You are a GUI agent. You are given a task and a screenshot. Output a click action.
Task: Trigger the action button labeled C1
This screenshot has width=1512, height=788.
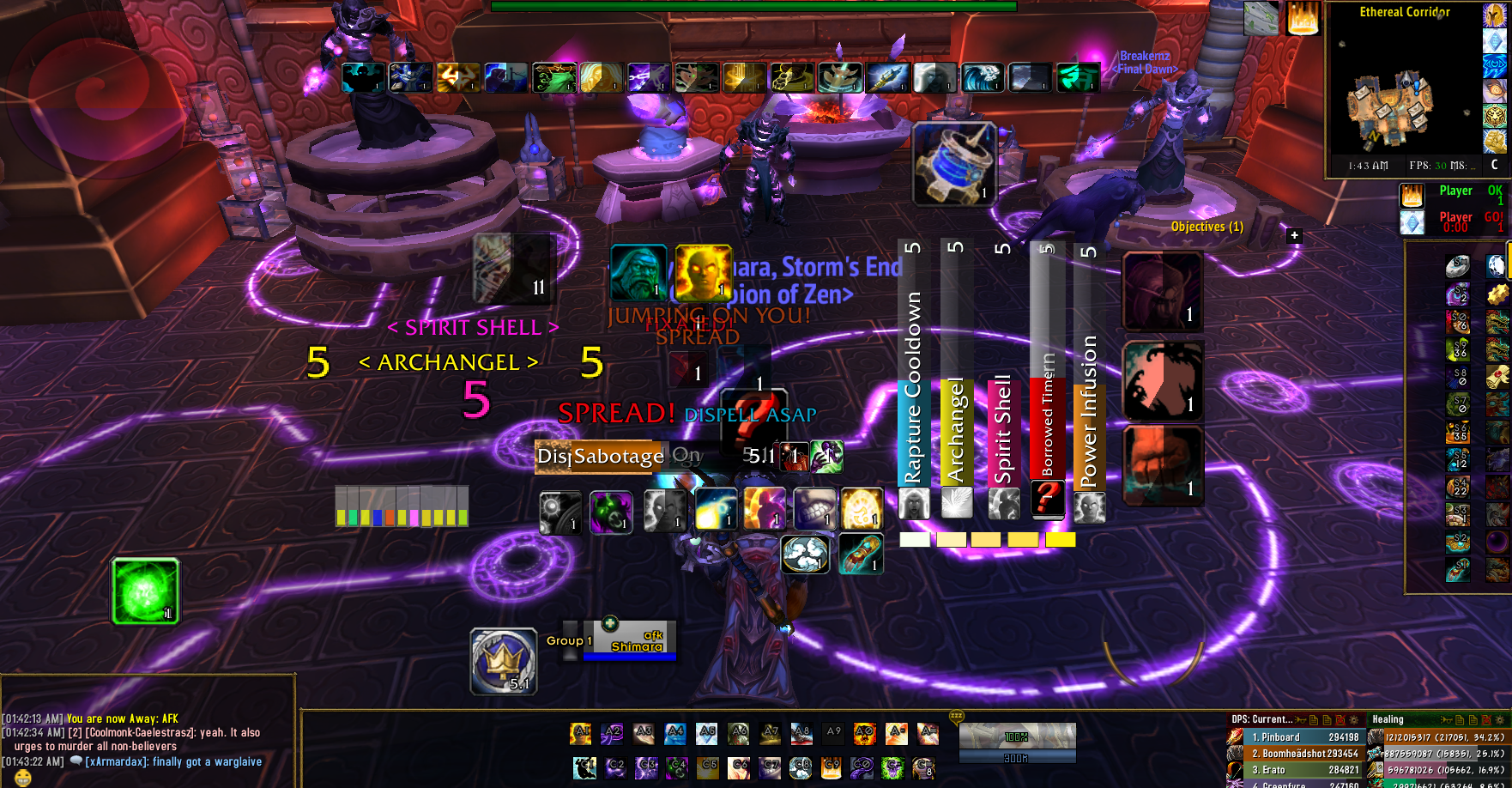click(x=584, y=767)
